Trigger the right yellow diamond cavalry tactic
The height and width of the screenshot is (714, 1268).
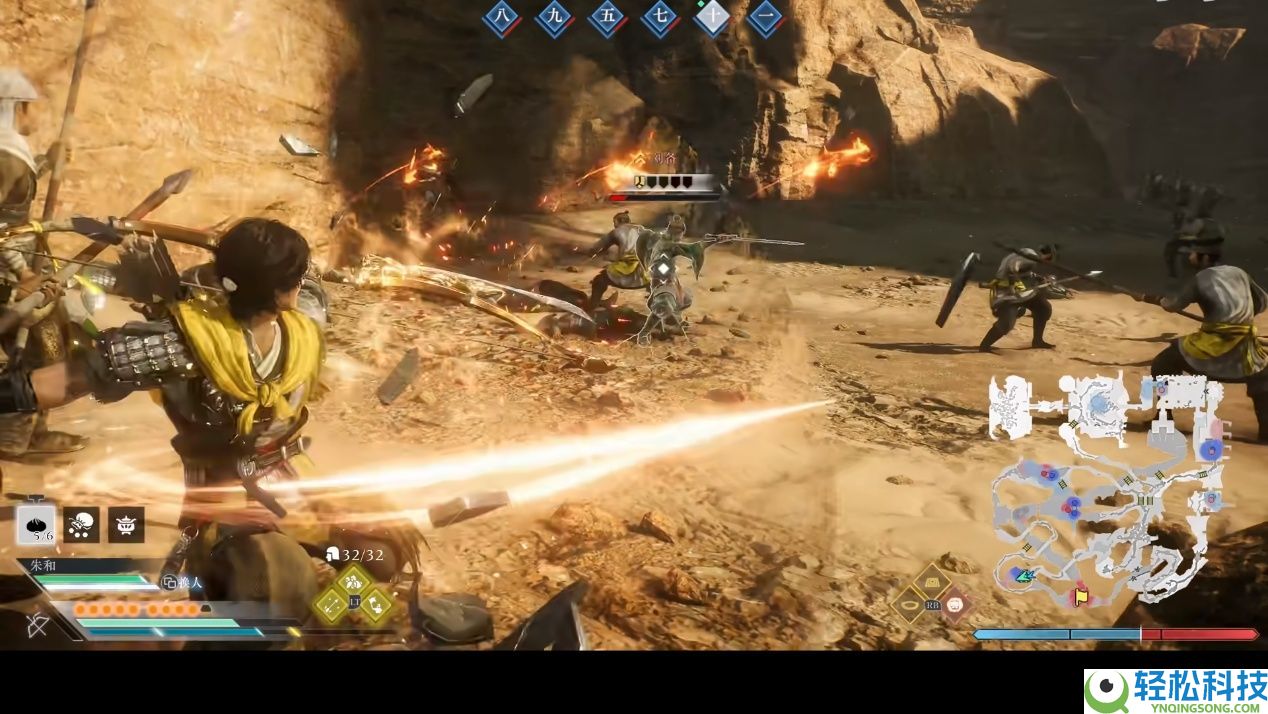click(x=375, y=603)
